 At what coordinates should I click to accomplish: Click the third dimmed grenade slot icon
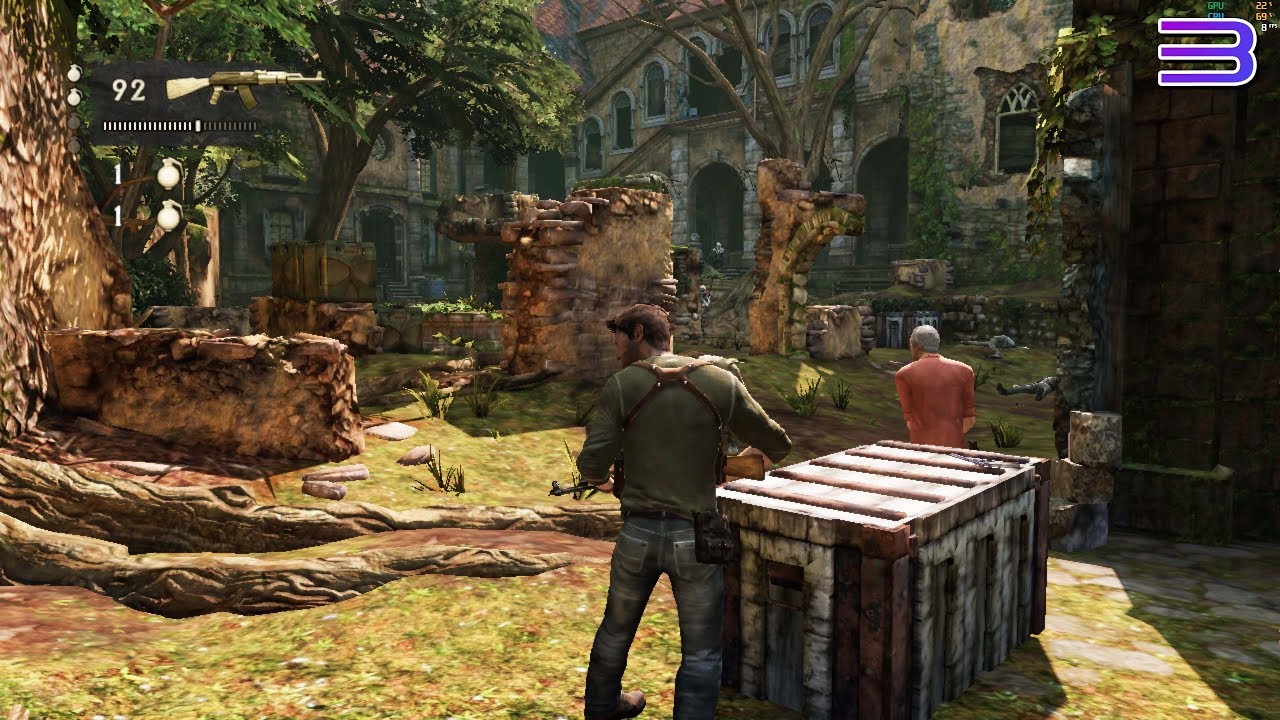tap(74, 124)
